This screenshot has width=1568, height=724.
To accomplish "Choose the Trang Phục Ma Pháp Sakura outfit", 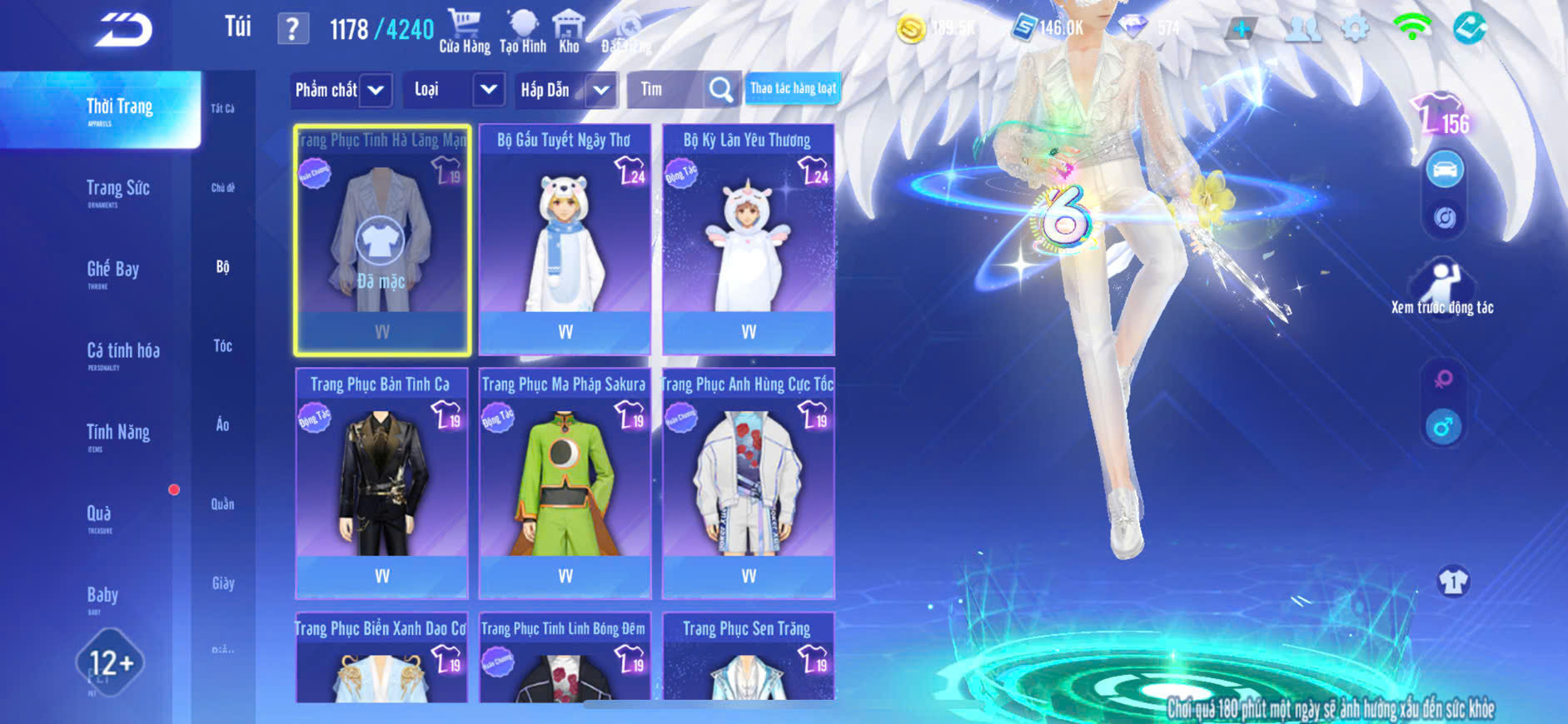I will [565, 483].
